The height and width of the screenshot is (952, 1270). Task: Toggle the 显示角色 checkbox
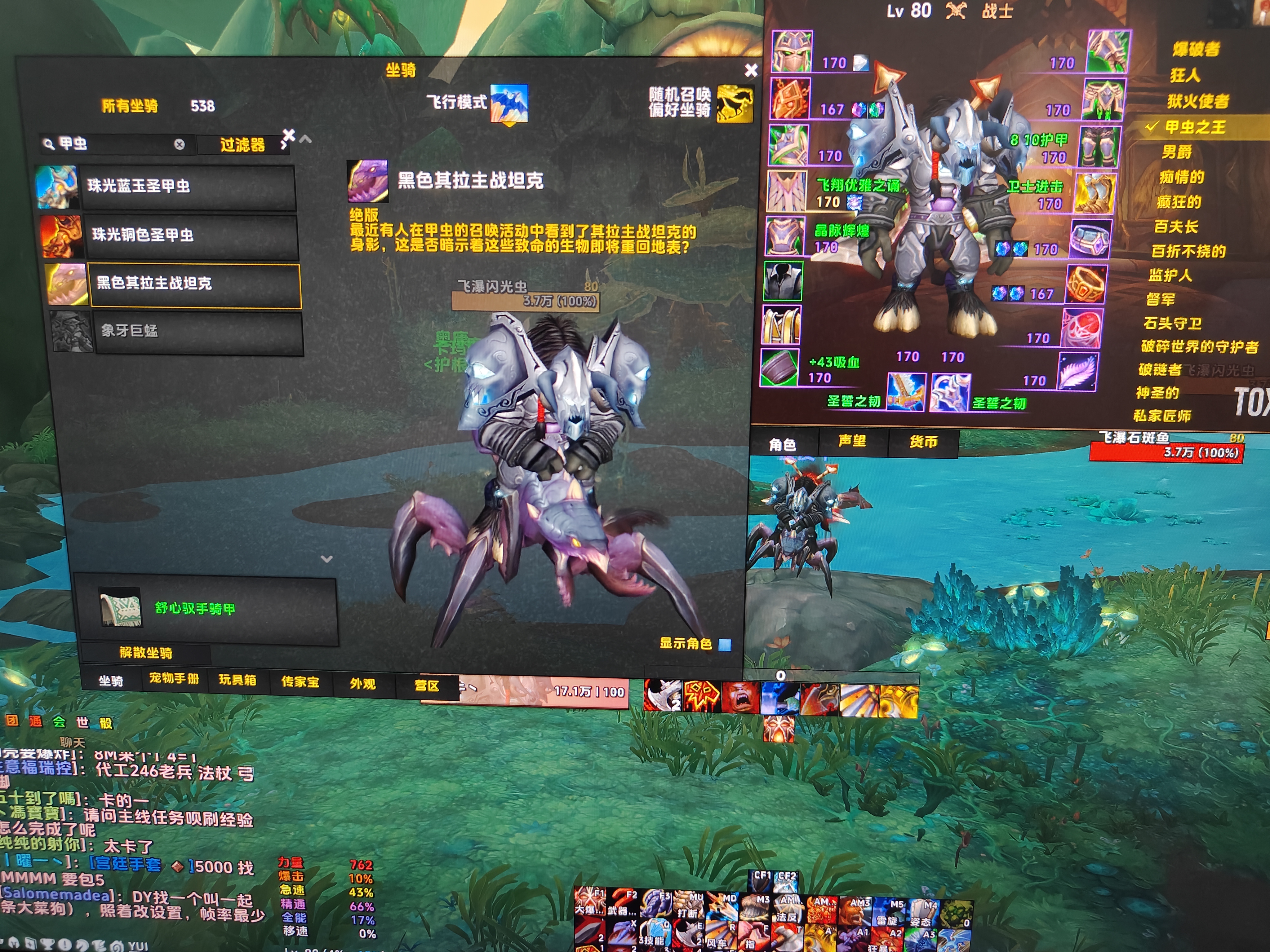(725, 644)
